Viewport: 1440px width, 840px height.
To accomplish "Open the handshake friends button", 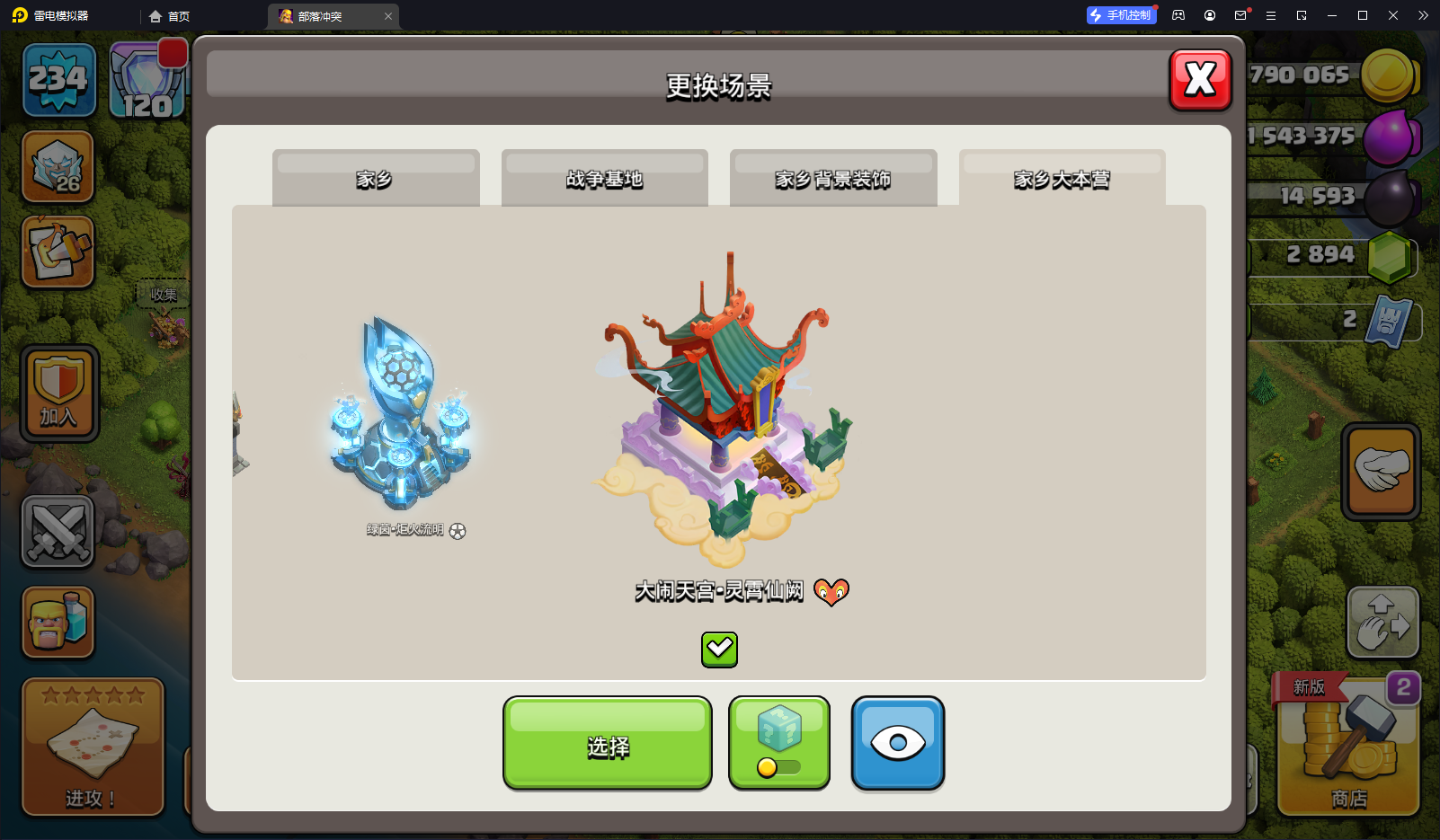I will 1381,471.
